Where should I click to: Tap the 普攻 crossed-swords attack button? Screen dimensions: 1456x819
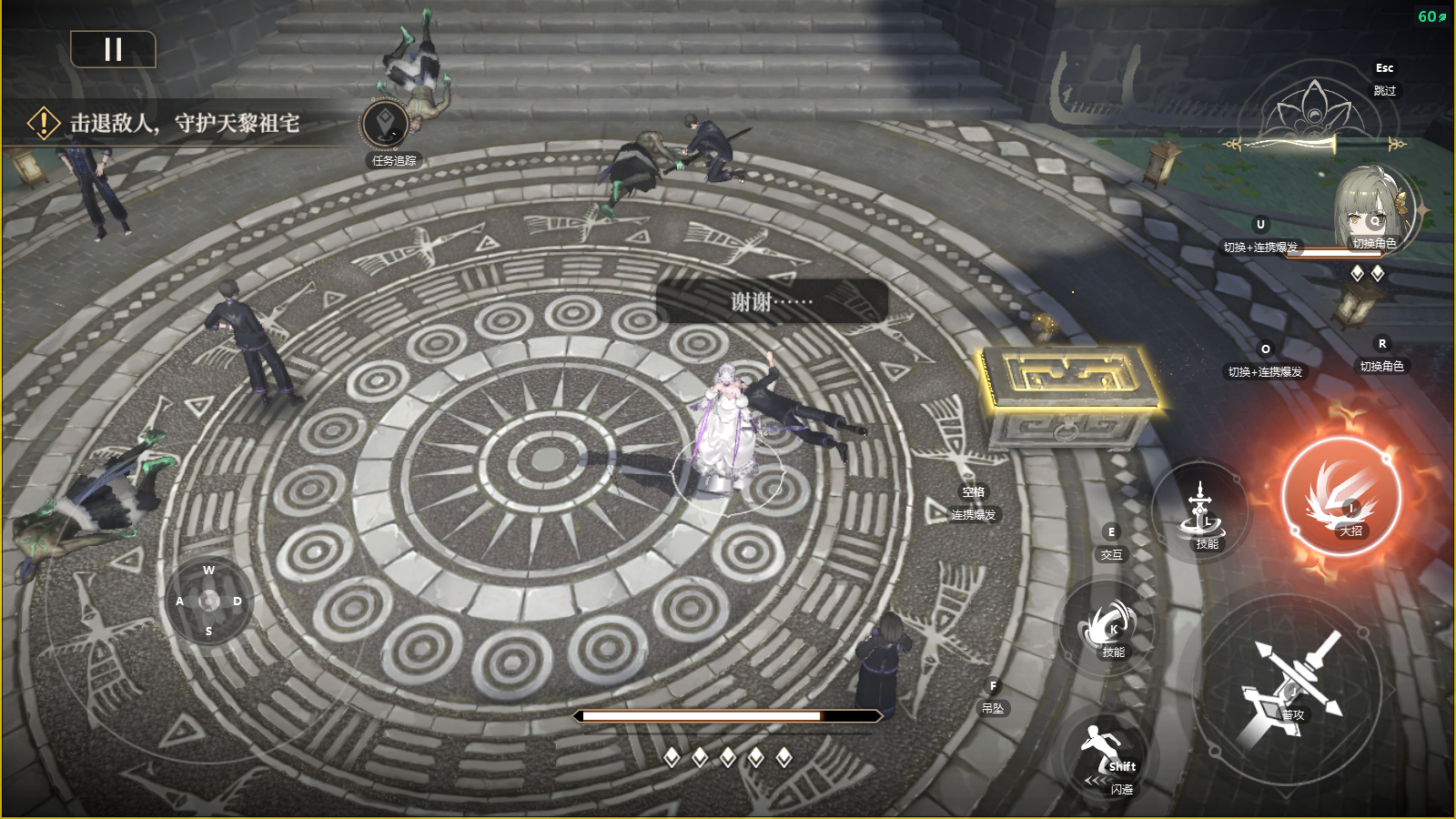[x=1289, y=689]
